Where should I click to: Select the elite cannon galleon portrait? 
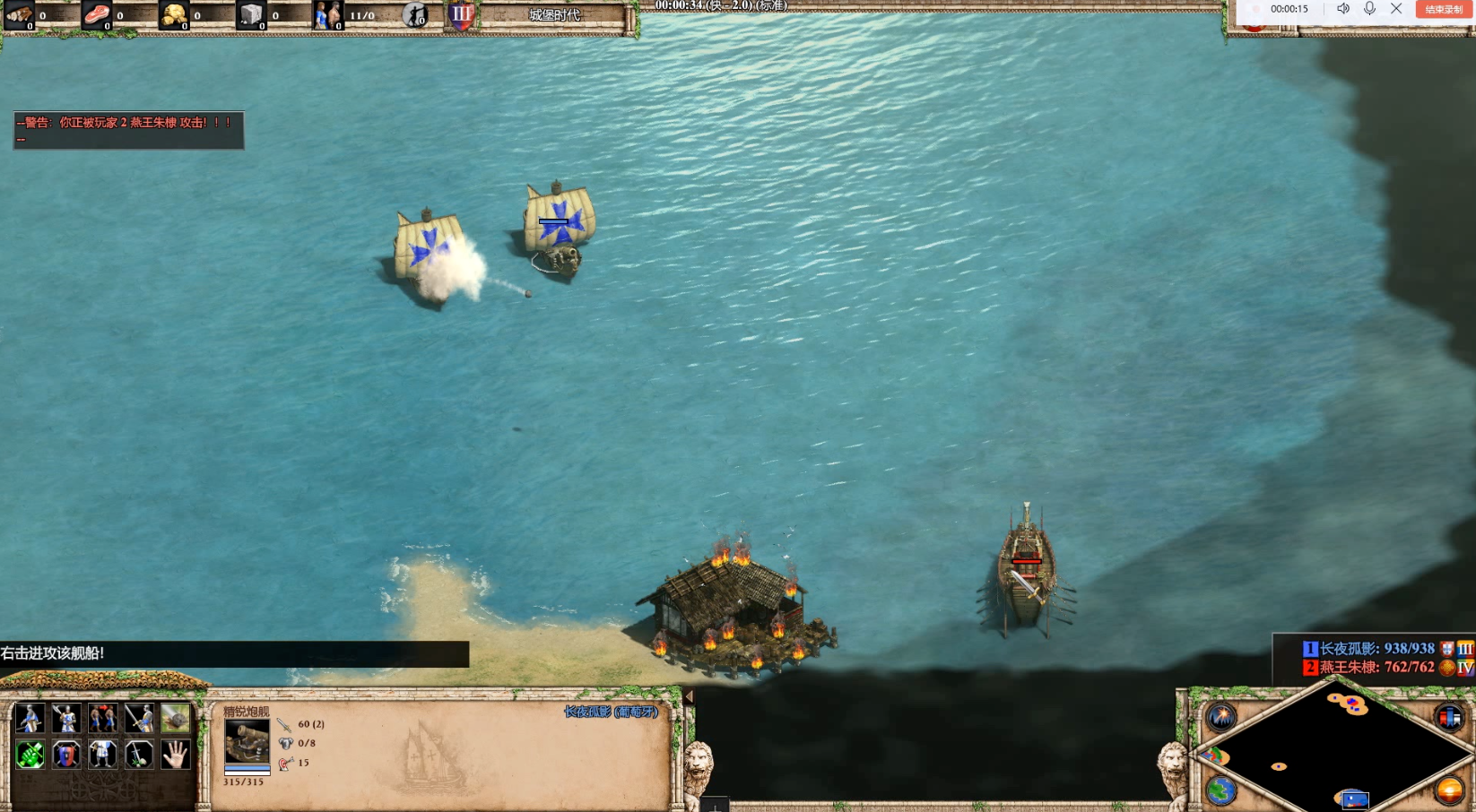(x=247, y=741)
